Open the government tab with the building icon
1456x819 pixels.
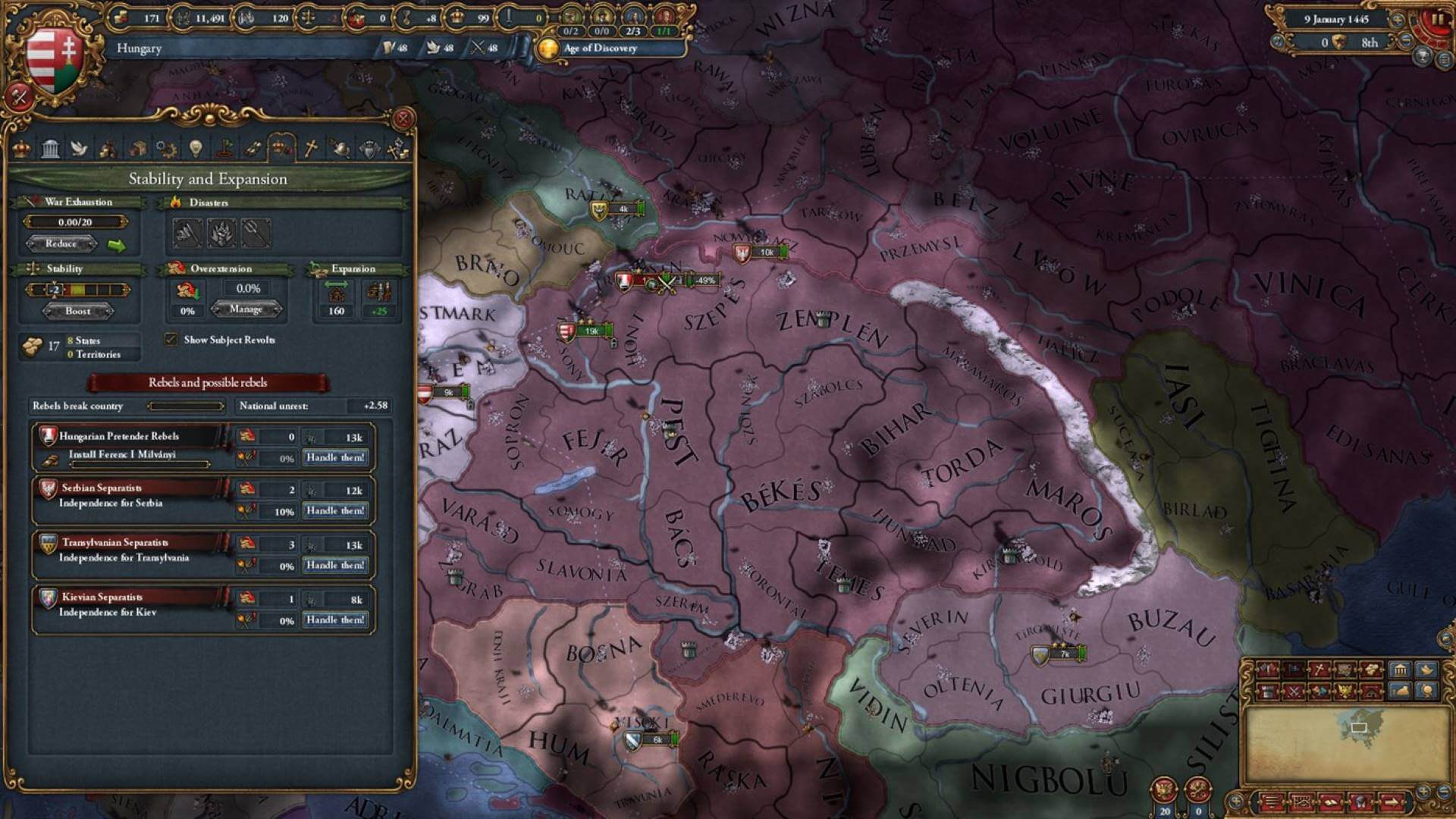tap(49, 148)
